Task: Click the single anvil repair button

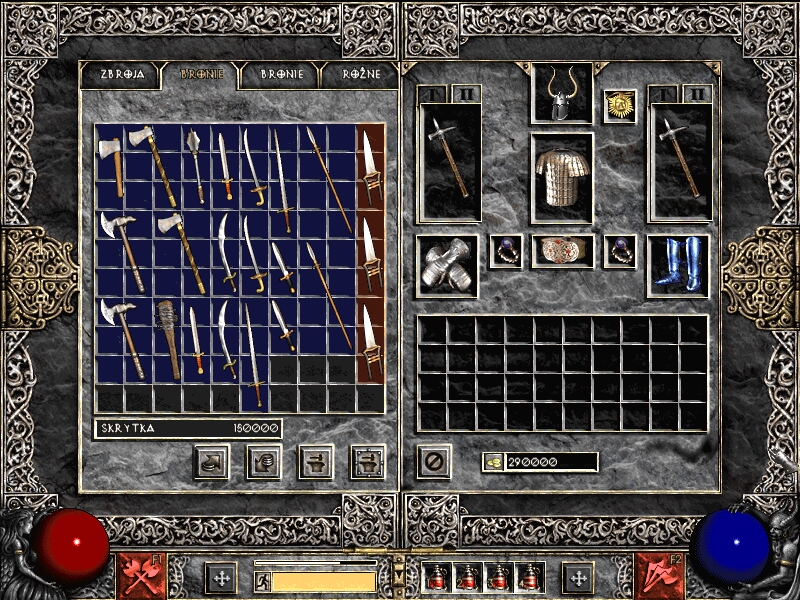Action: pyautogui.click(x=316, y=461)
